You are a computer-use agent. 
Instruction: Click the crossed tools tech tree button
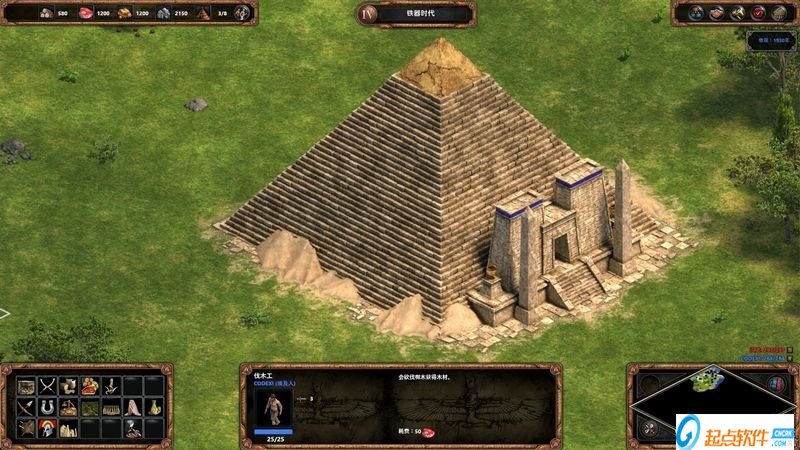pos(737,13)
